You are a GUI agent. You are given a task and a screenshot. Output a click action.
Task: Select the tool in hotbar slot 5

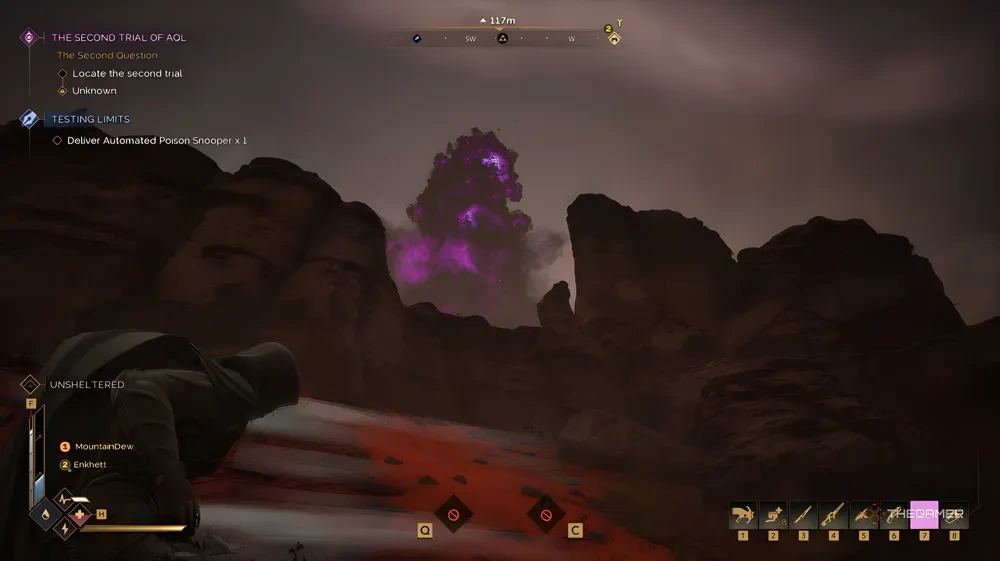tap(864, 515)
